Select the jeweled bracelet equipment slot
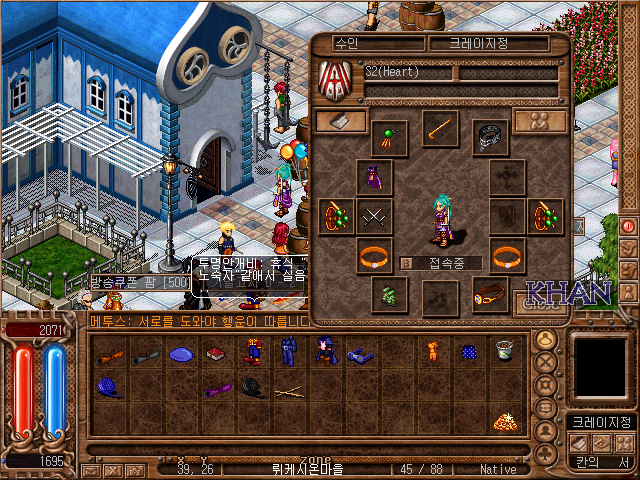The image size is (640, 480). (x=490, y=295)
